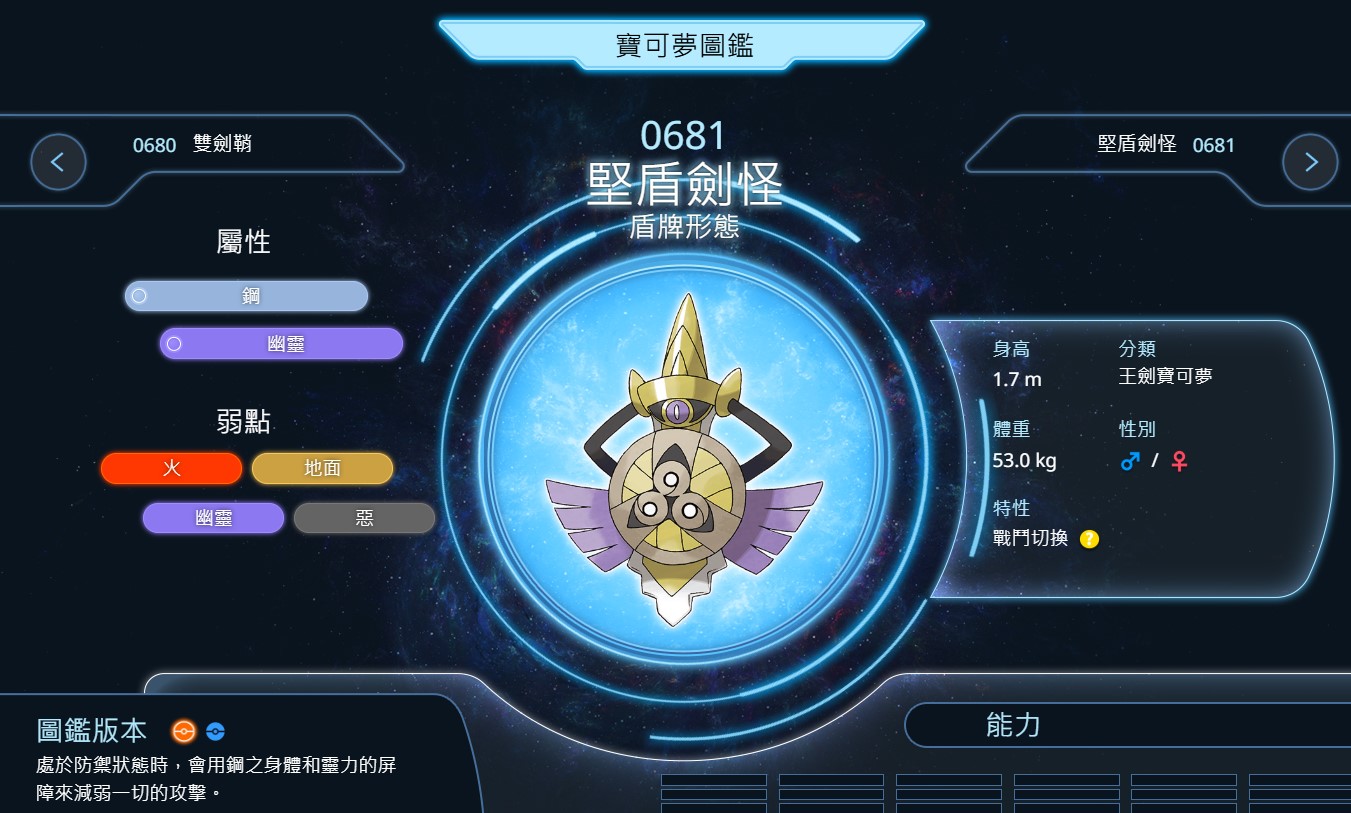Select the 鋼 type badge
This screenshot has width=1351, height=813.
coord(246,296)
